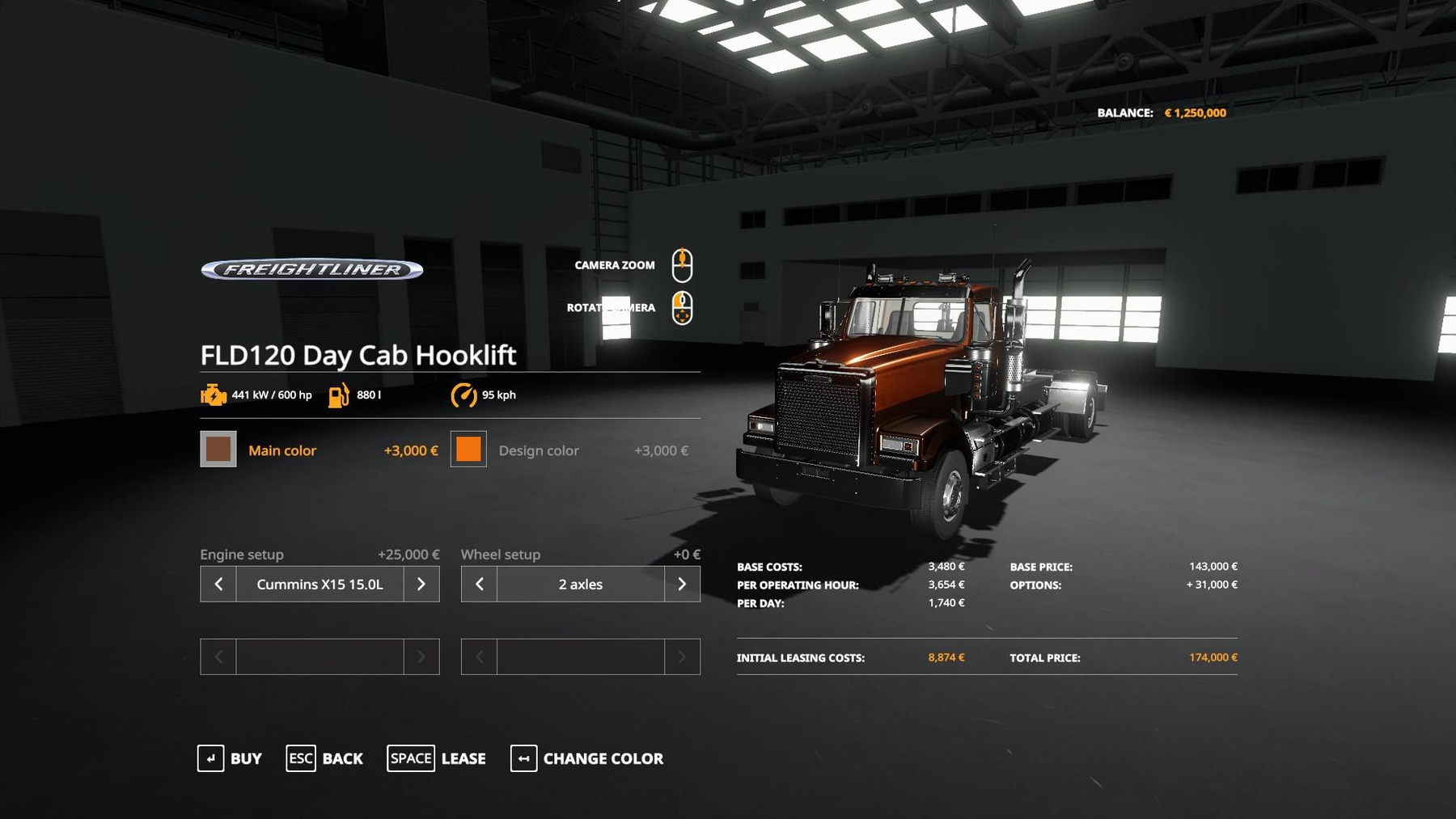Switch to the next Engine setup option
This screenshot has width=1456, height=819.
click(x=421, y=584)
